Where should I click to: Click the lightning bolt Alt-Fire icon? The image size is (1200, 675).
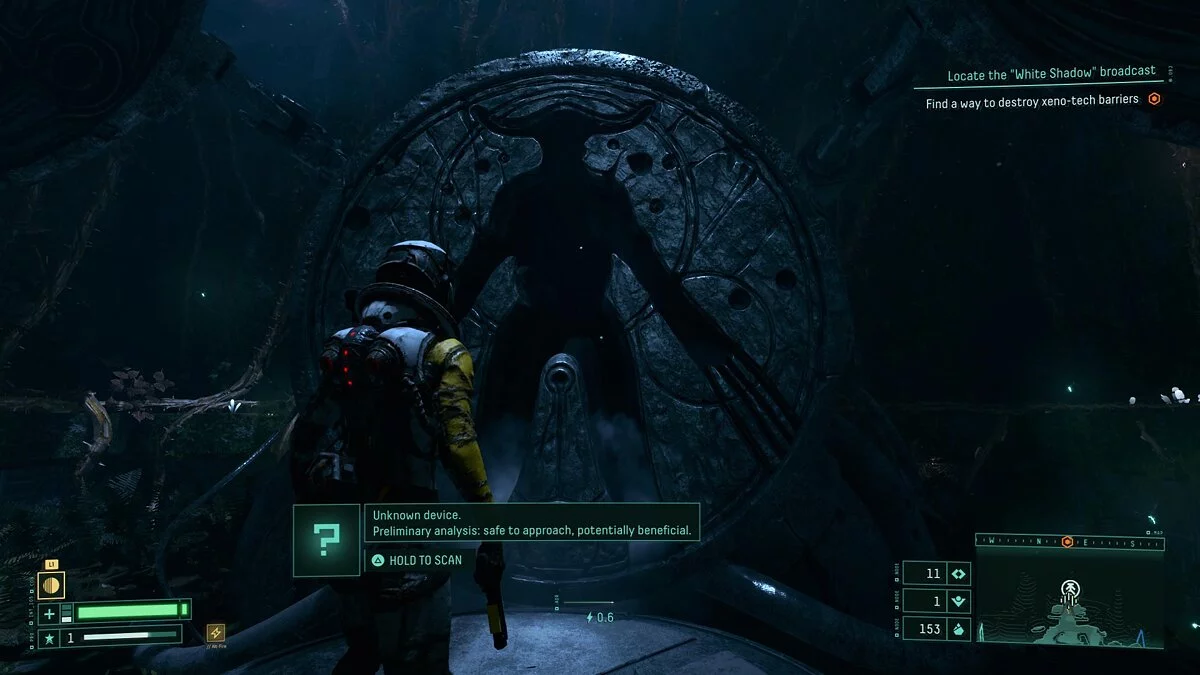tap(215, 633)
